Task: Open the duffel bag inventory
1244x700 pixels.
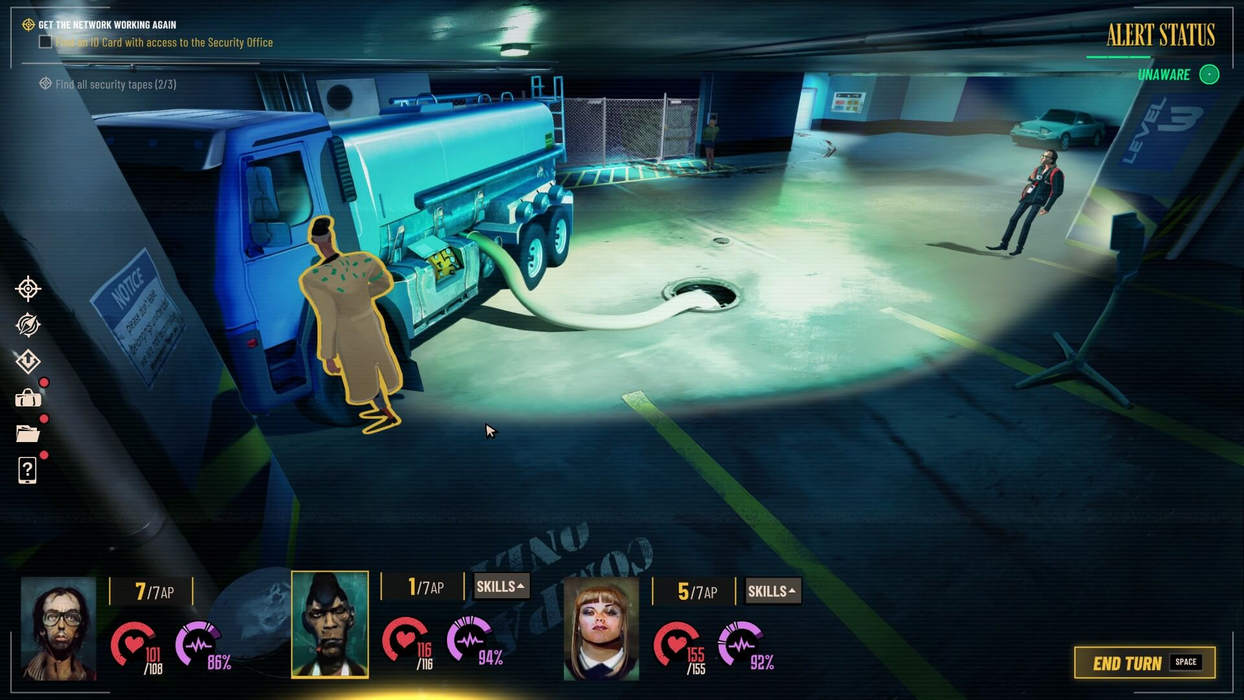Action: point(28,398)
